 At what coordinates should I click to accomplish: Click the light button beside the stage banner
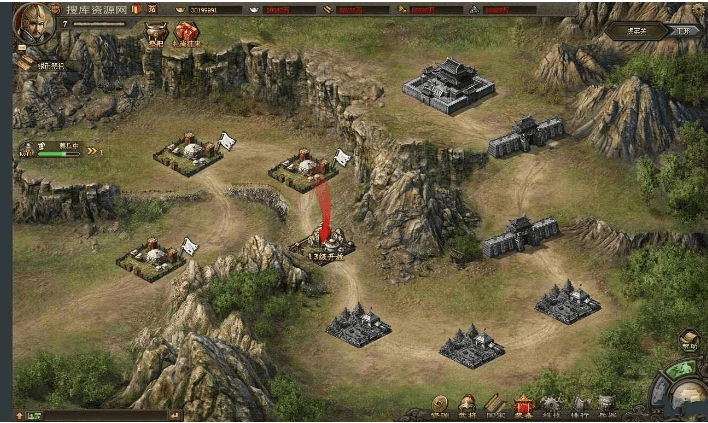pyautogui.click(x=684, y=31)
